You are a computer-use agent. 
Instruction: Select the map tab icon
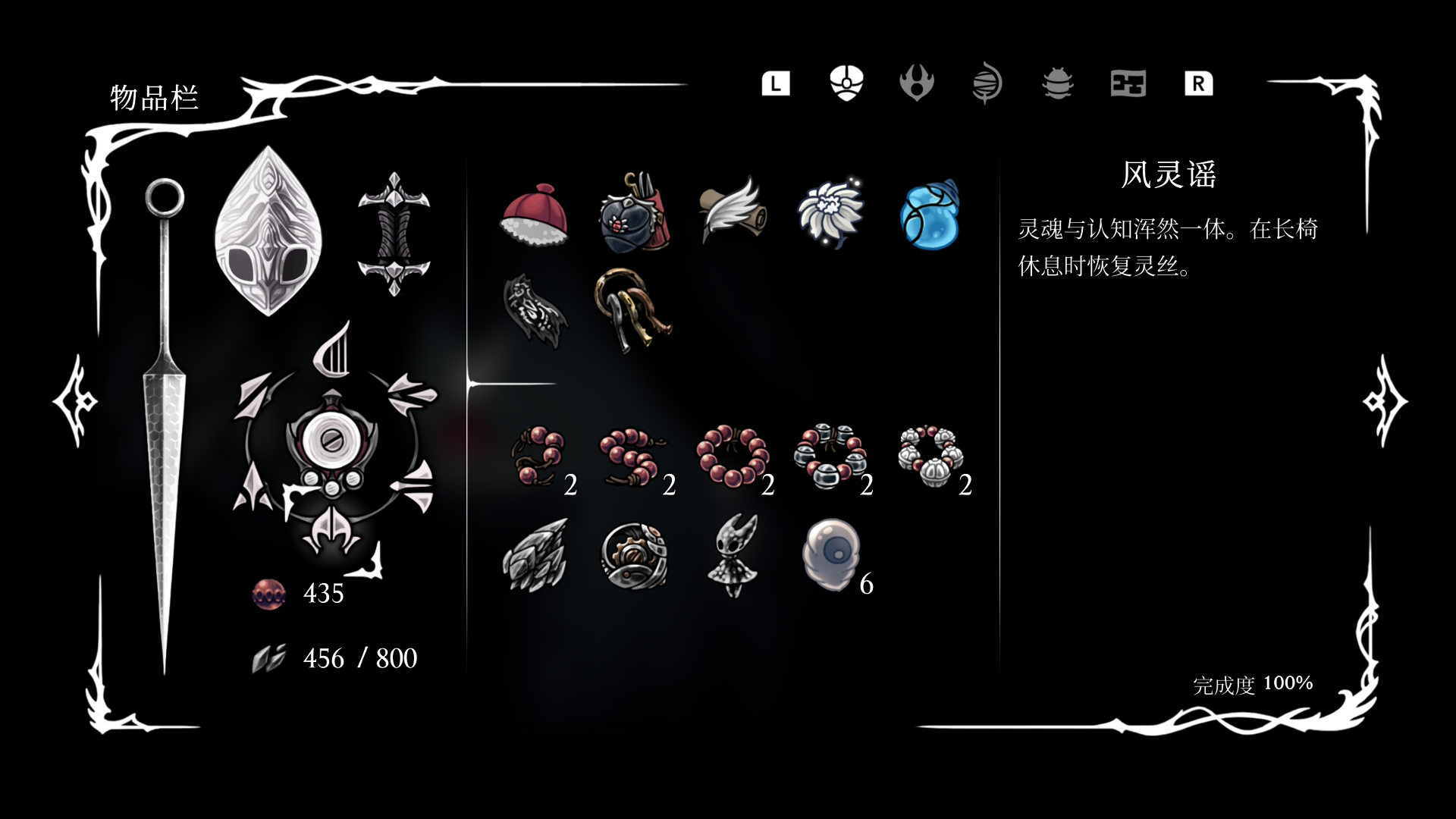point(1128,85)
